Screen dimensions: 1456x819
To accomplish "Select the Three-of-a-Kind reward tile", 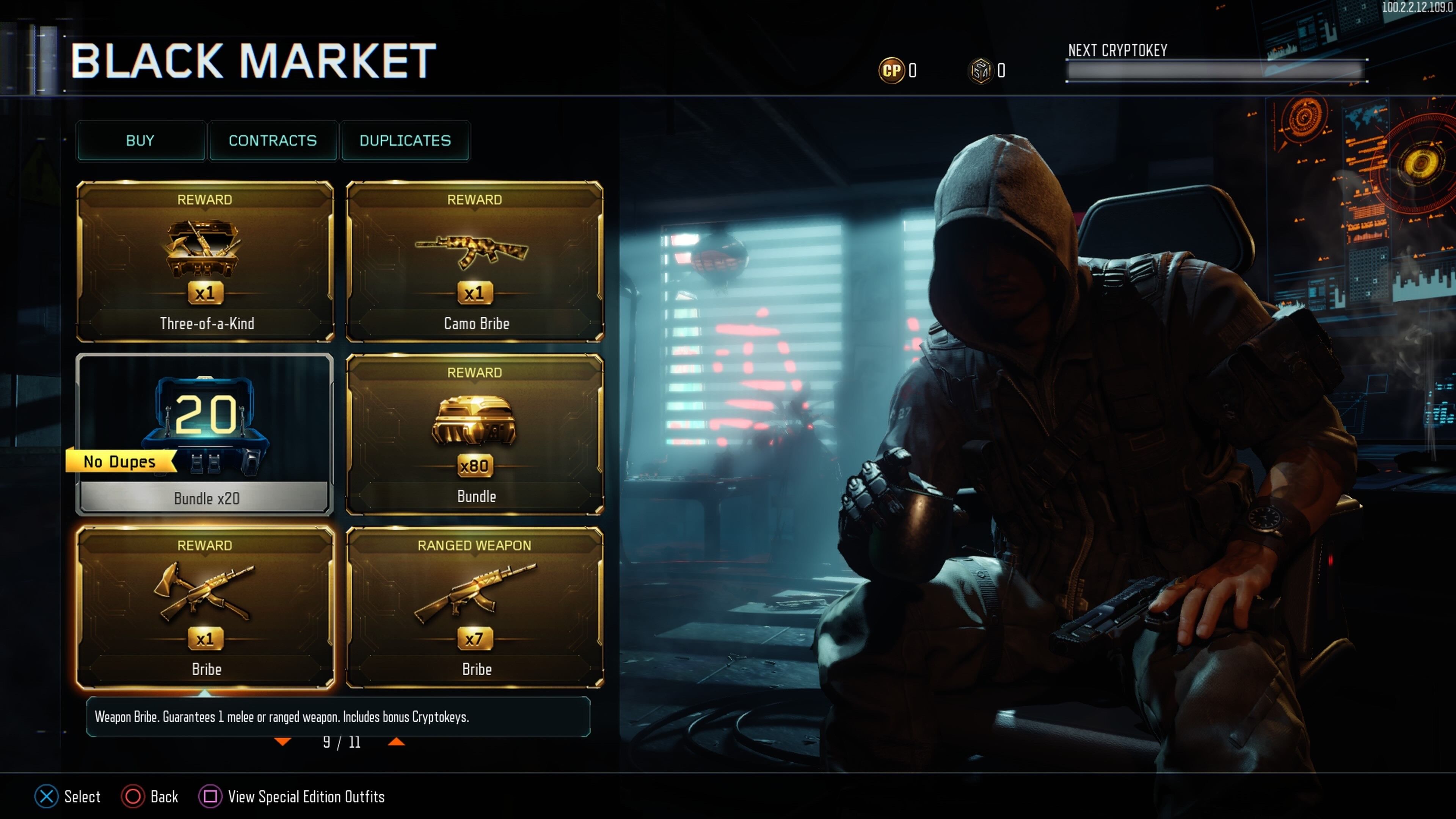I will 205,261.
